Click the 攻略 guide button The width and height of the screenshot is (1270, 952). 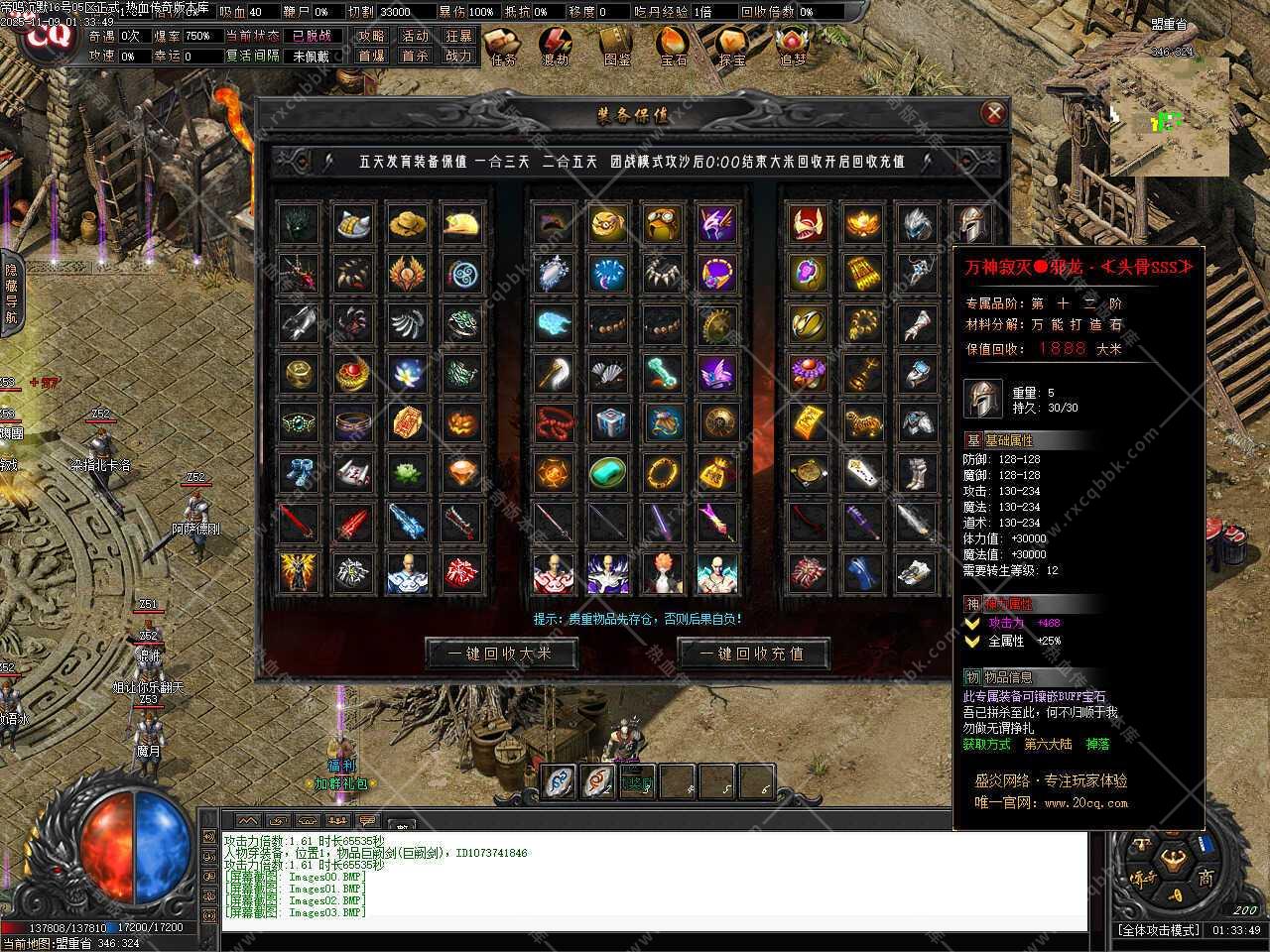coord(371,37)
